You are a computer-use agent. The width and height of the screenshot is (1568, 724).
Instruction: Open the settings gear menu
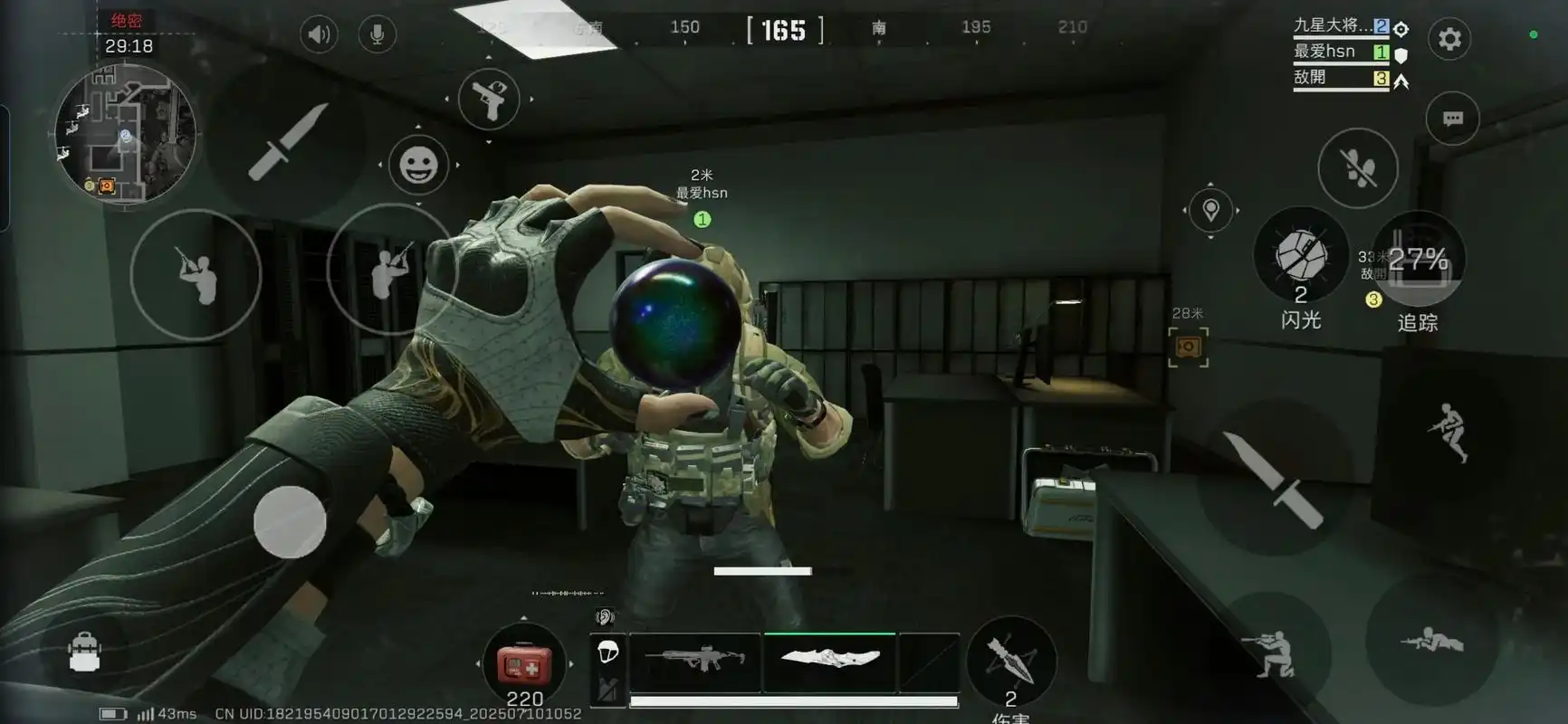pos(1449,39)
